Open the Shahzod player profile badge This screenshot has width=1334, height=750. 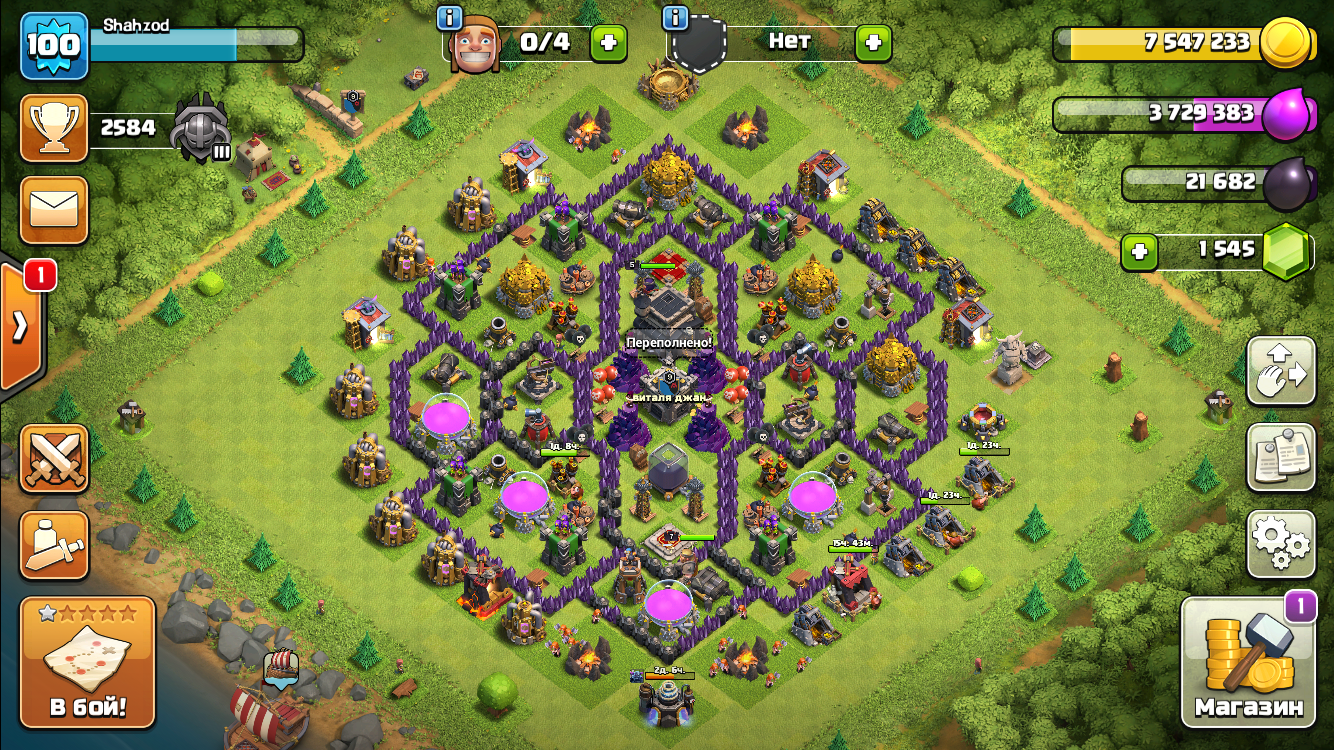pyautogui.click(x=54, y=46)
